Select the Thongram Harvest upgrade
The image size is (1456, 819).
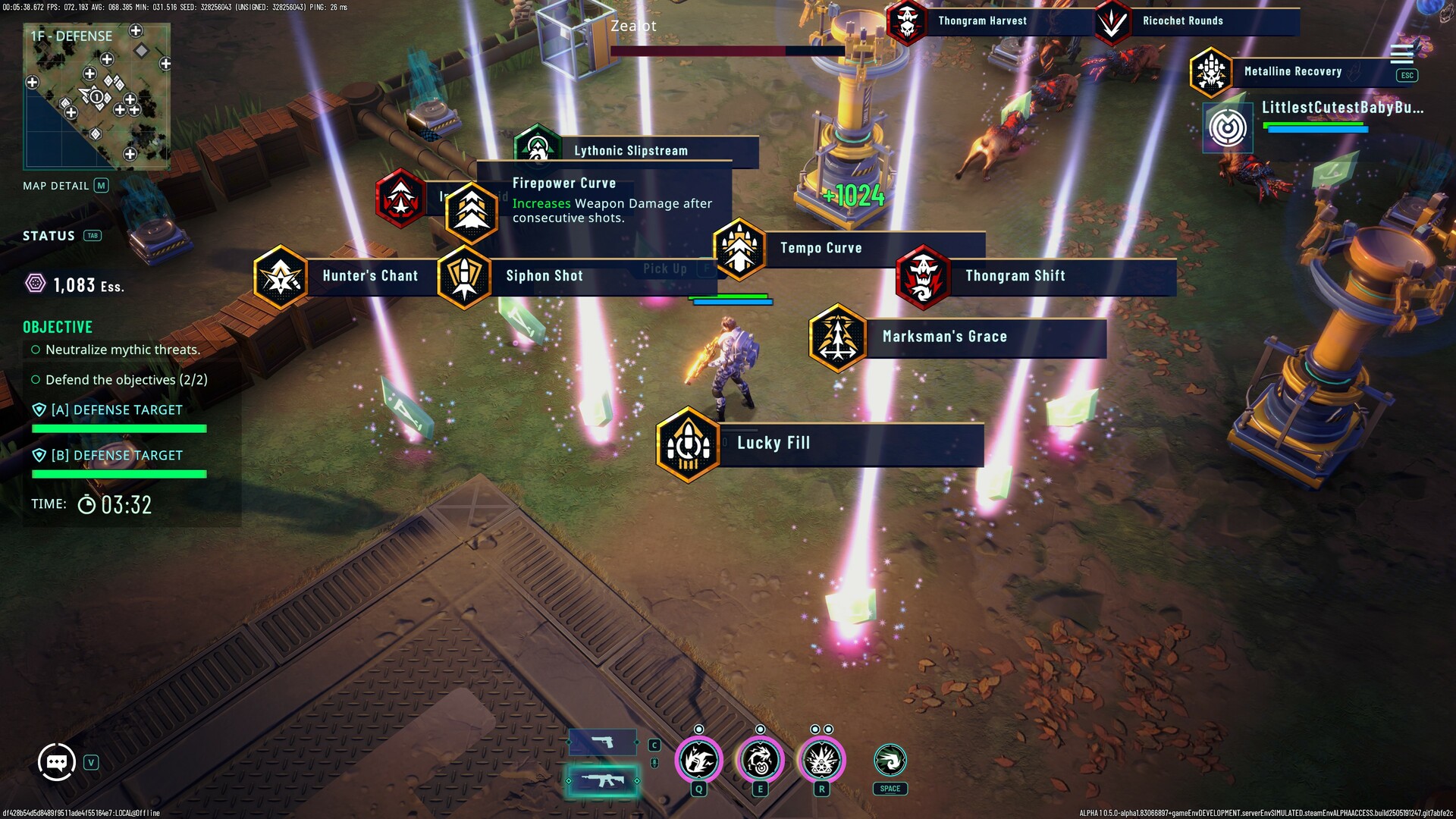click(x=982, y=21)
